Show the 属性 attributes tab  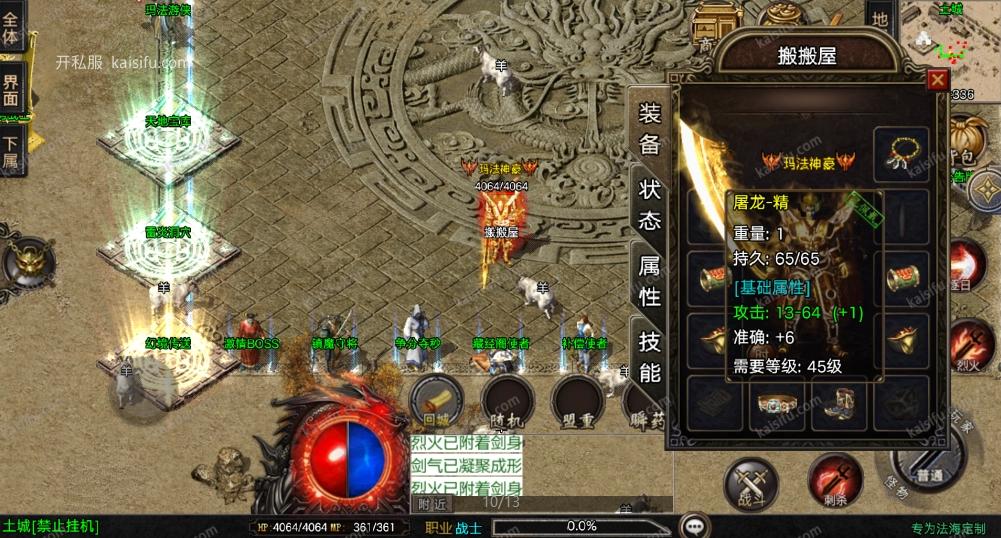click(650, 281)
